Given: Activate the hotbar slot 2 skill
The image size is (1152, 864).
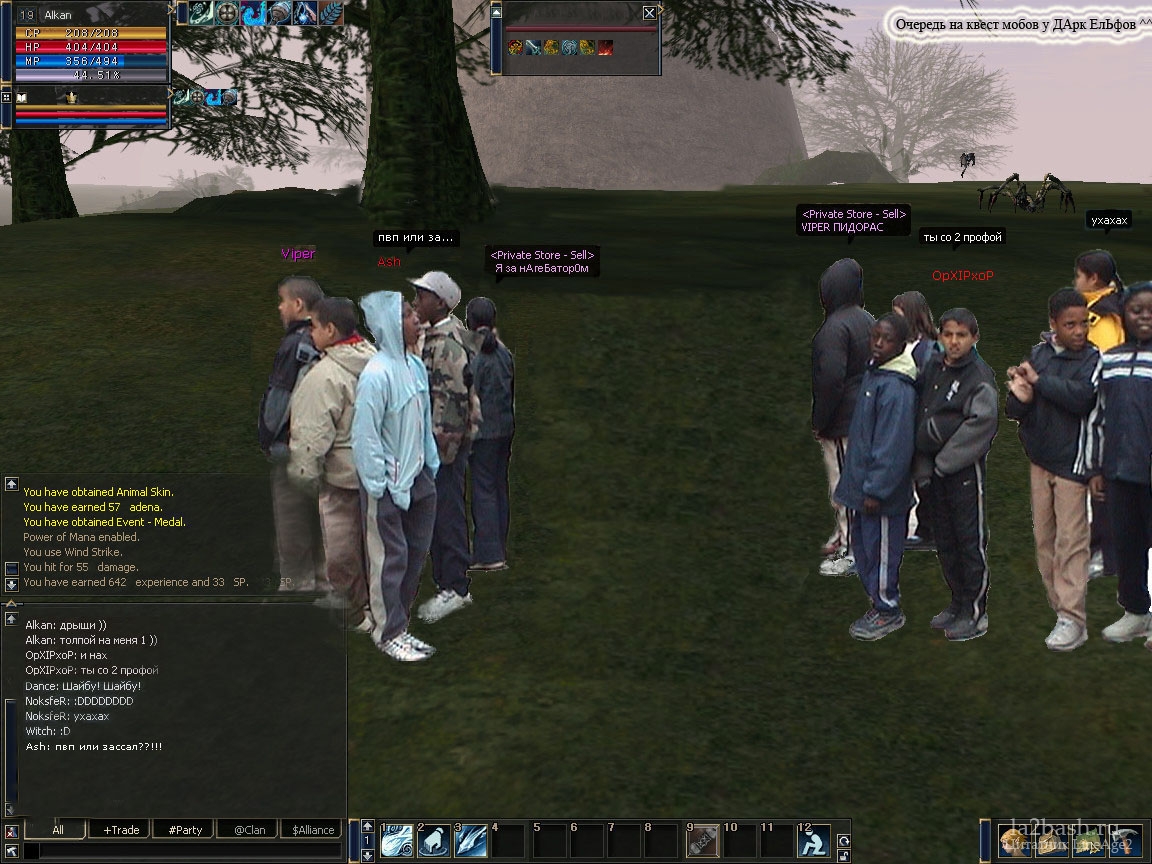Looking at the screenshot, I should 433,841.
